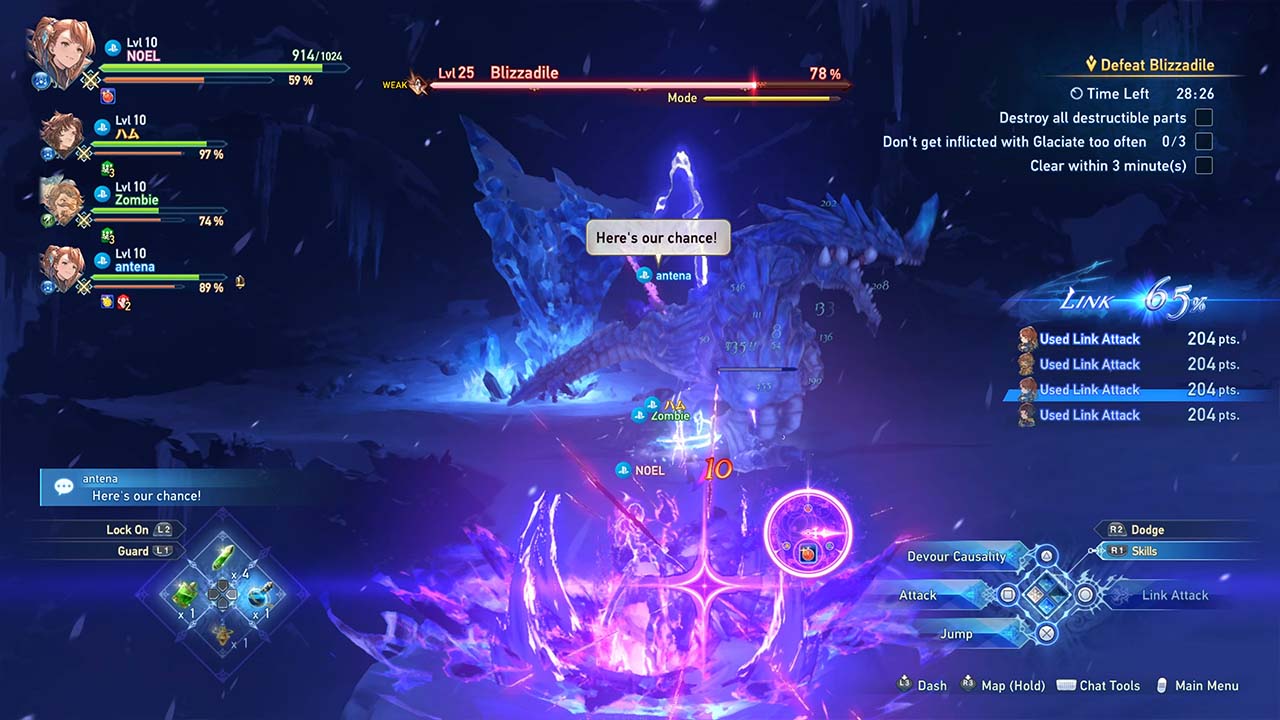
Task: Select the golden item in the bottom slot
Action: tap(222, 633)
